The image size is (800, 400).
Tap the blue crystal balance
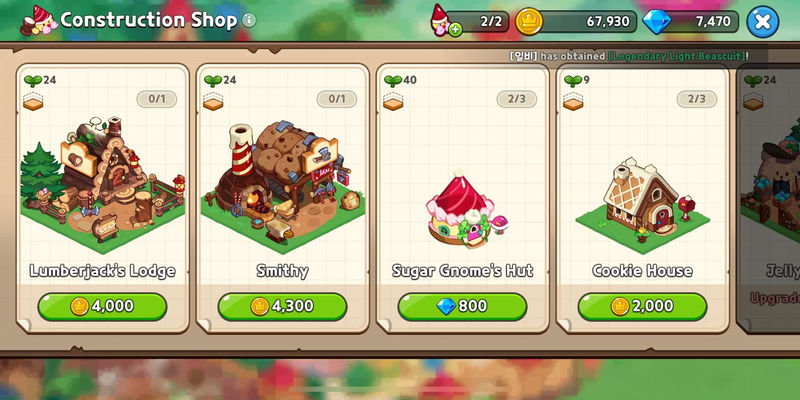click(x=693, y=21)
